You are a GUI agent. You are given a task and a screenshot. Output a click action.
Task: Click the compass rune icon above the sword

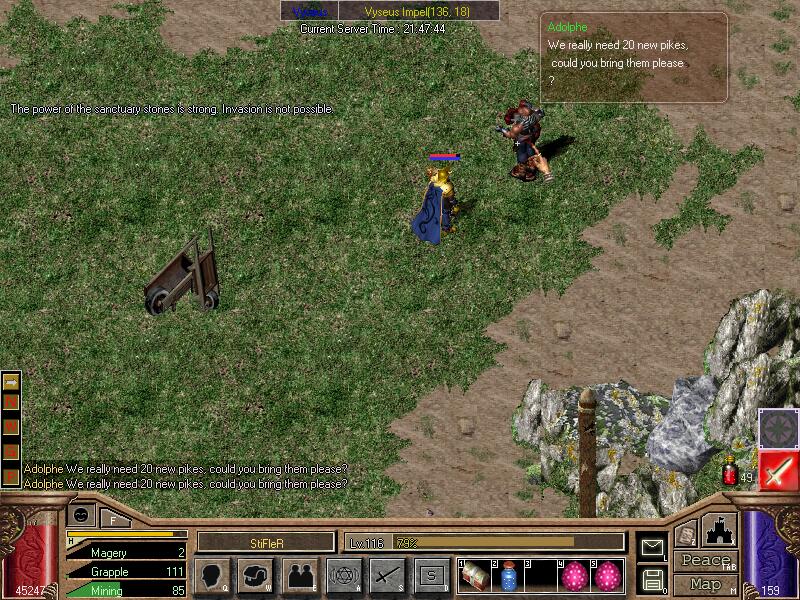point(777,427)
